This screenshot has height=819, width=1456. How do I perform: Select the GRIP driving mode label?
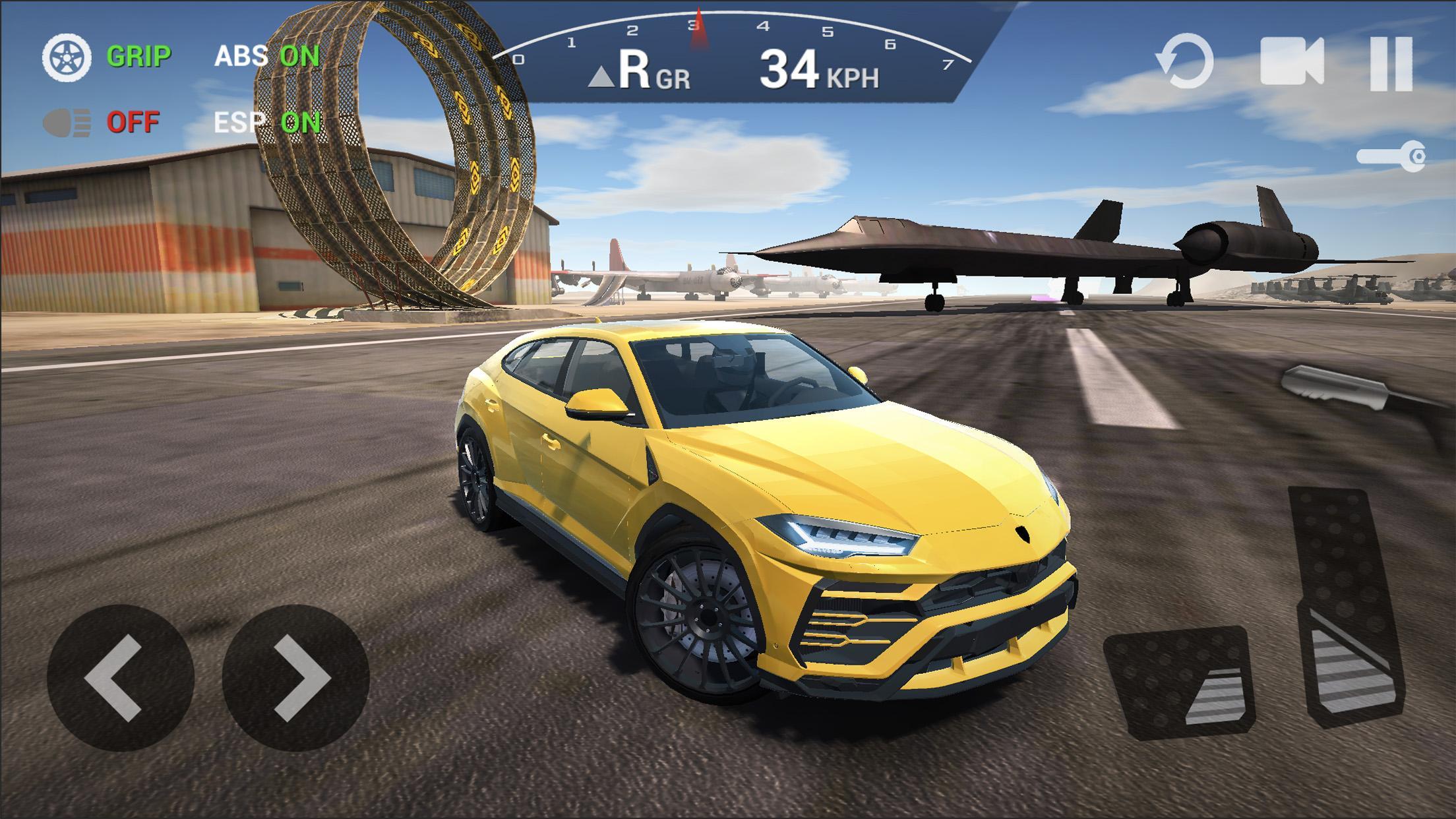tap(138, 55)
